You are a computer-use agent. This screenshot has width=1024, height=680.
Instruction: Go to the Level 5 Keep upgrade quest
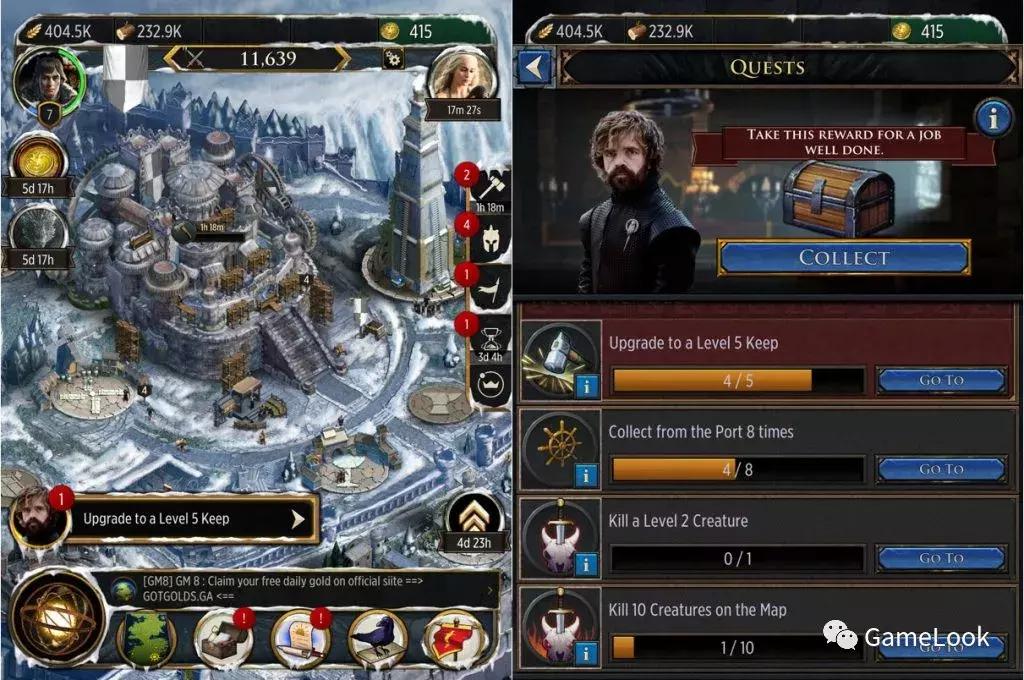[940, 380]
